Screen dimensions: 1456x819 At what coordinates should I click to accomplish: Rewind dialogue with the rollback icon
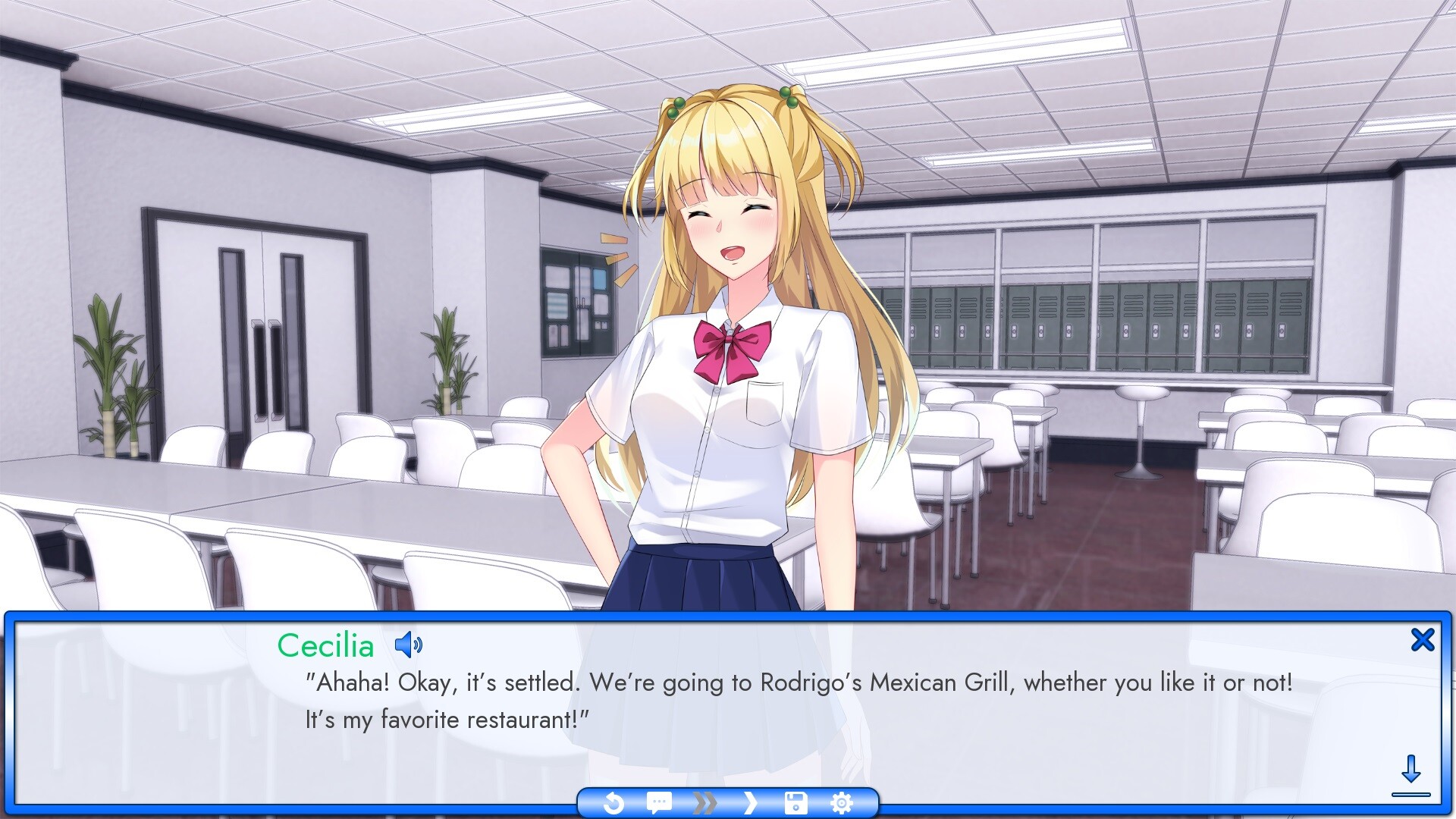click(x=614, y=802)
